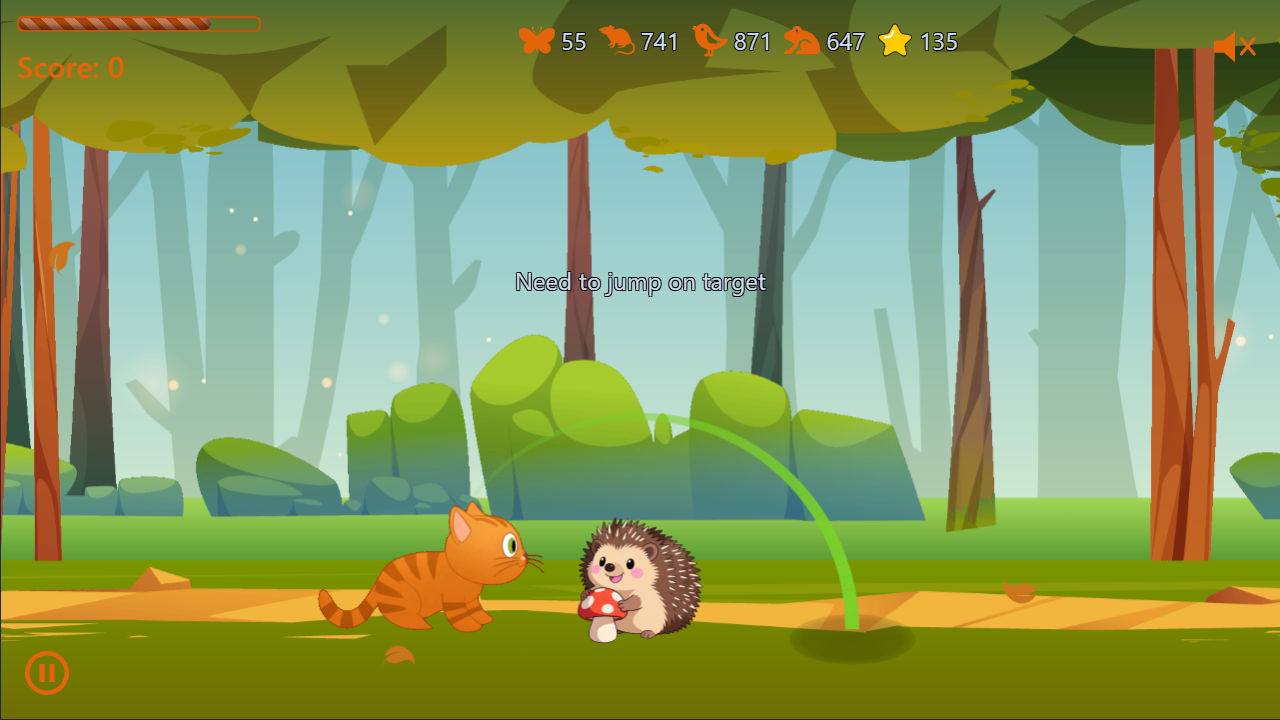
Task: Click the star count showing 135
Action: point(938,42)
